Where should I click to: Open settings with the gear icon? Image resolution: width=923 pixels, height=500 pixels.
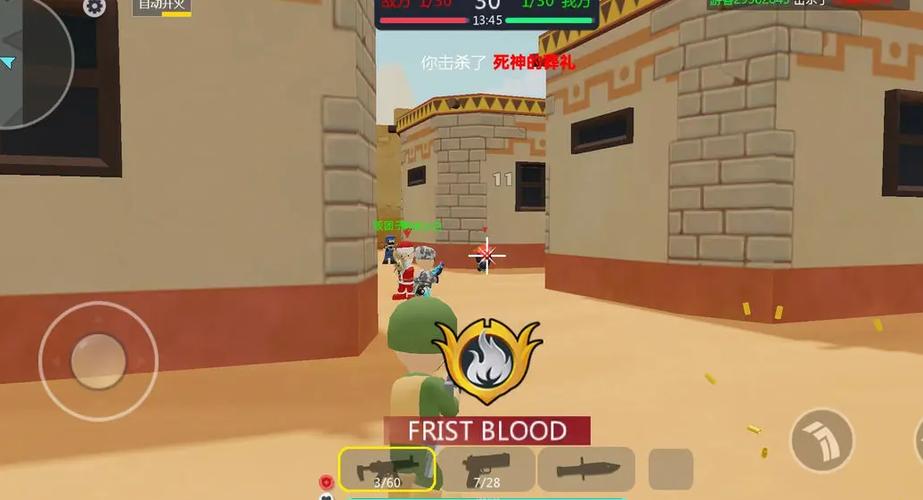(x=94, y=7)
